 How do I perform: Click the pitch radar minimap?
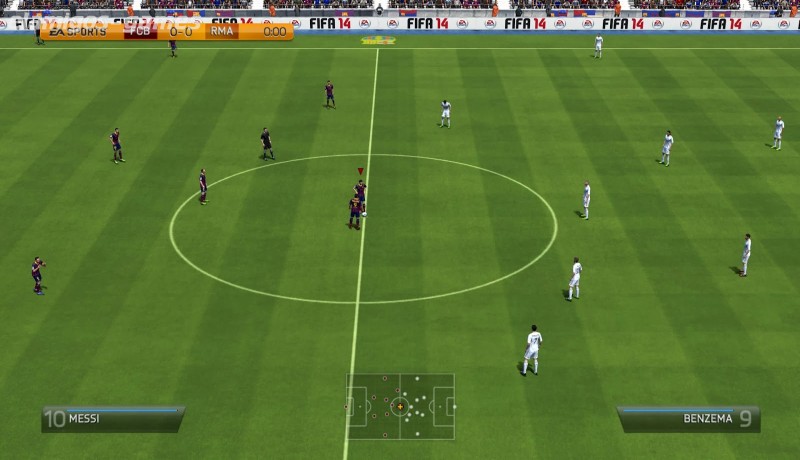point(400,406)
